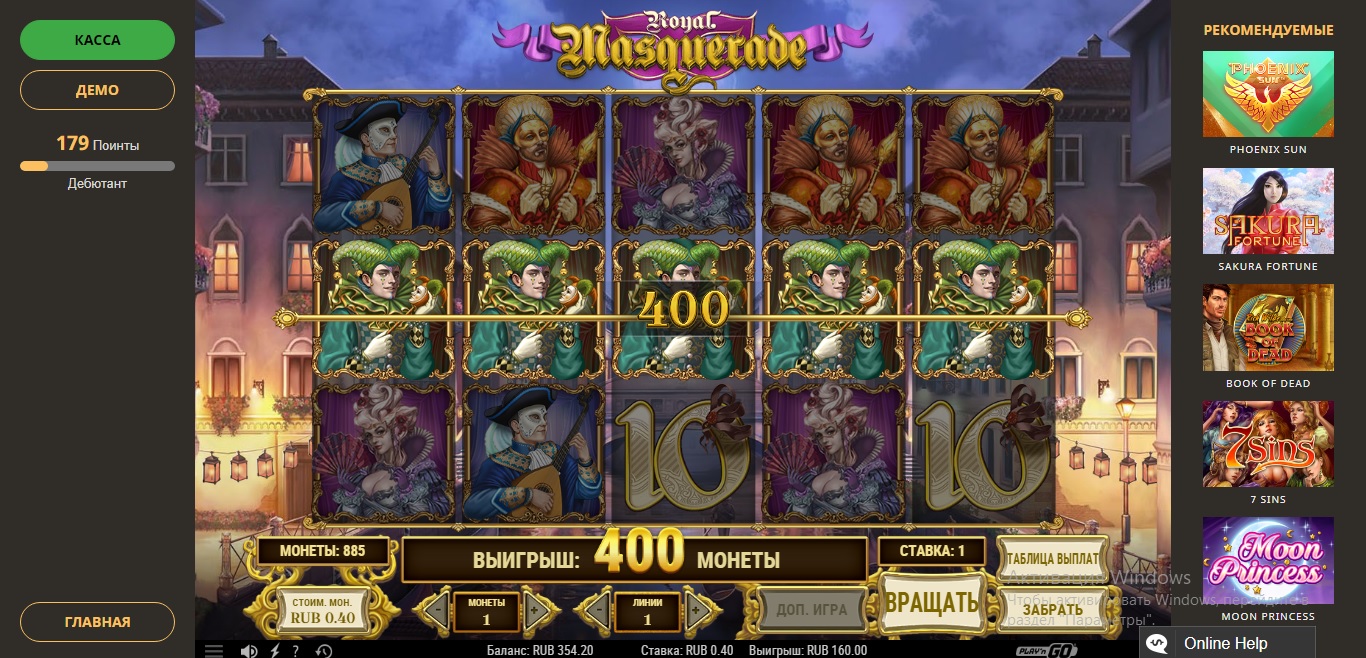
Task: Open the Online Help chat
Action: pos(1226,643)
